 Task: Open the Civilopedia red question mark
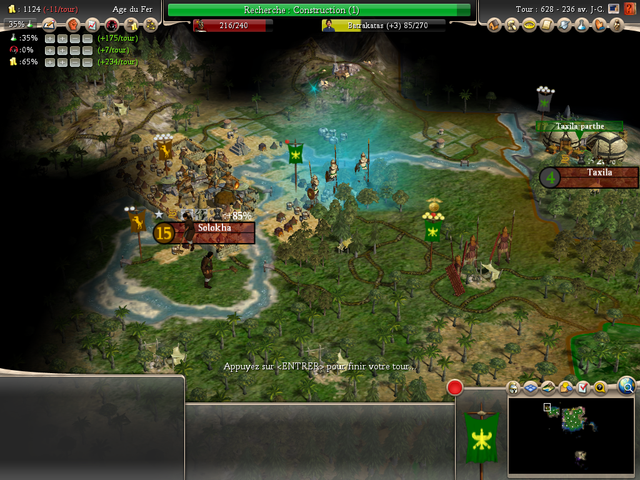(x=628, y=8)
